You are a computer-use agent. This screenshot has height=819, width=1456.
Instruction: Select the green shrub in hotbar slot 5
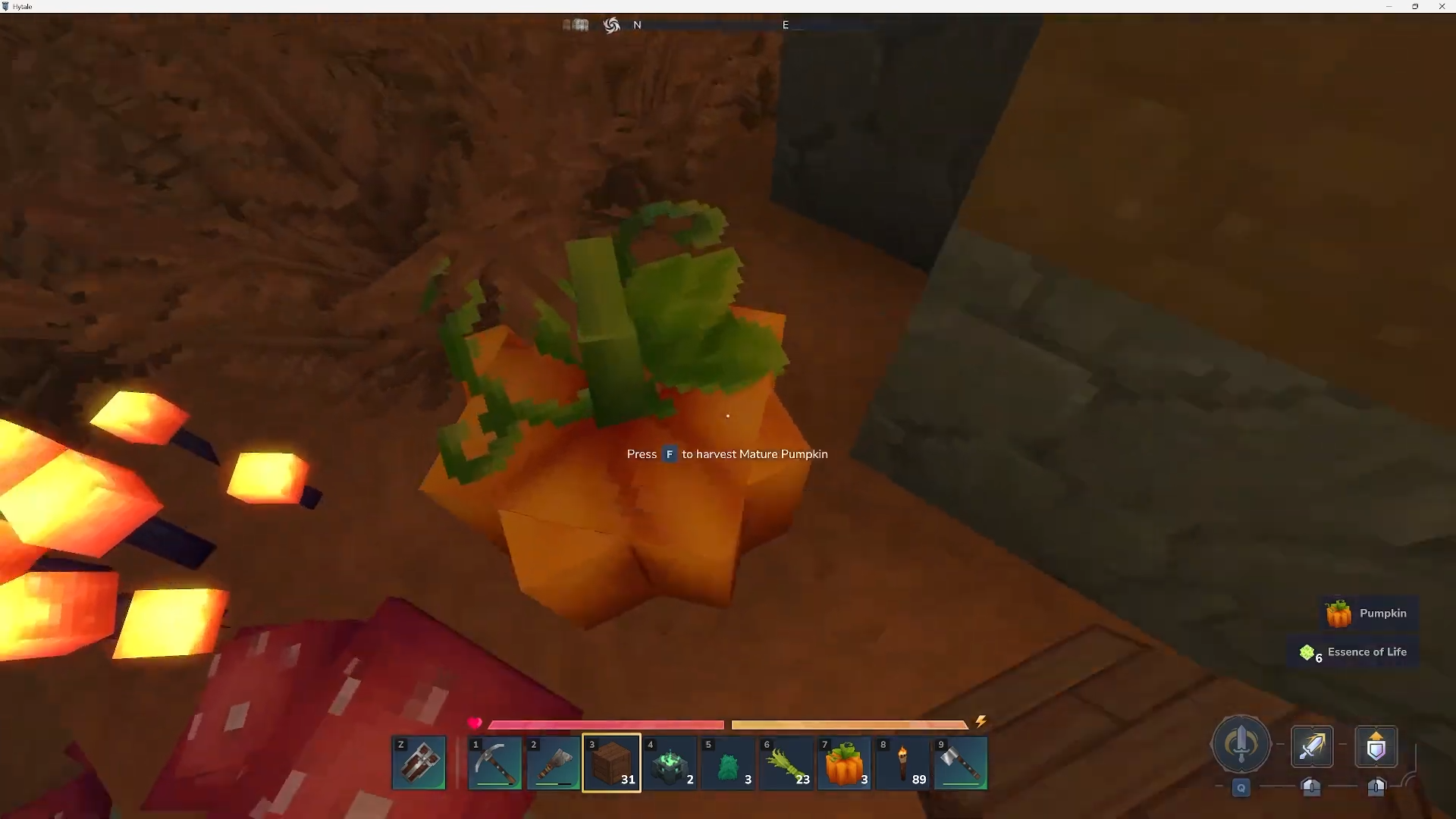pos(728,763)
